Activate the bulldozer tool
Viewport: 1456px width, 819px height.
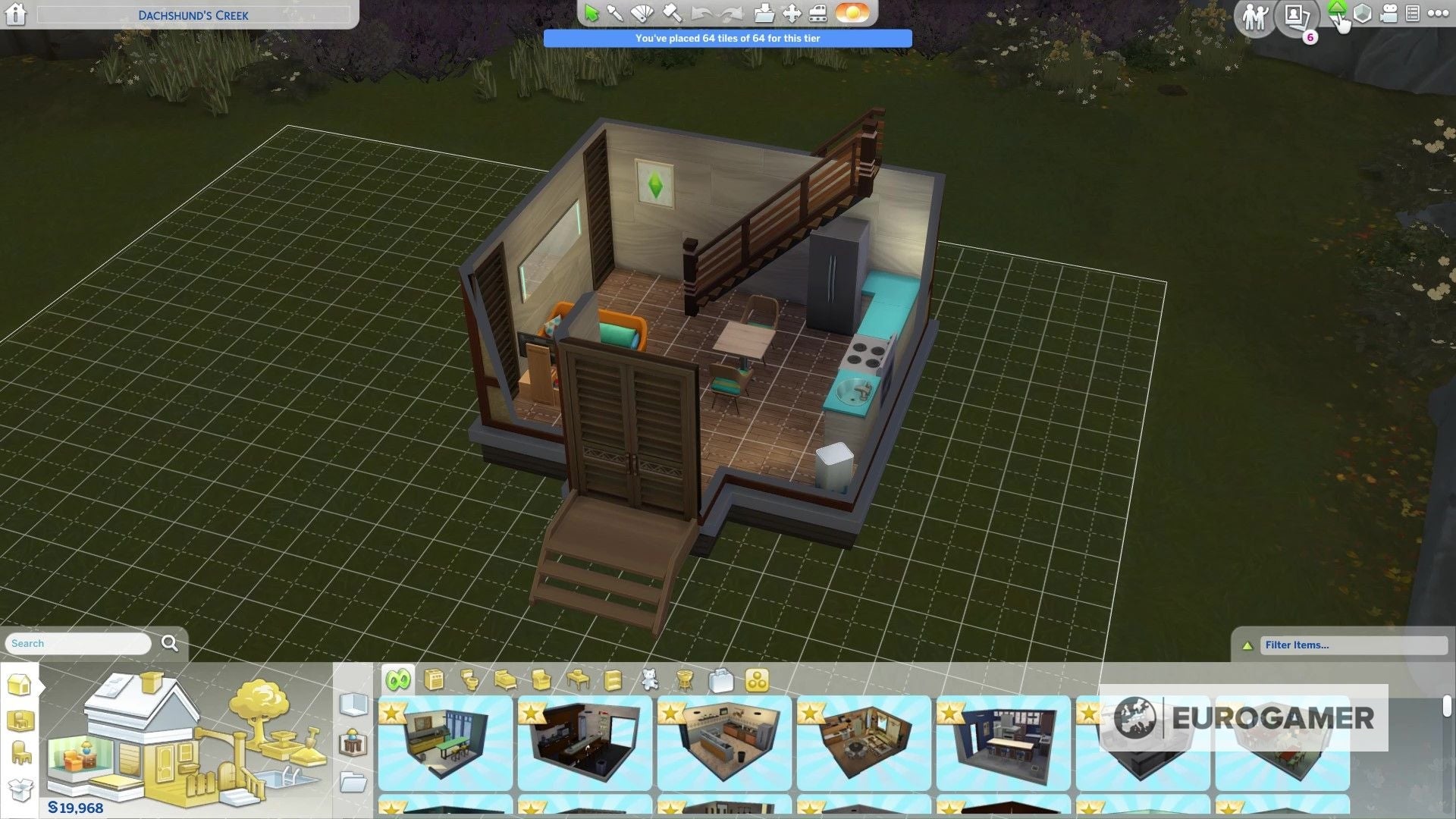click(x=818, y=14)
